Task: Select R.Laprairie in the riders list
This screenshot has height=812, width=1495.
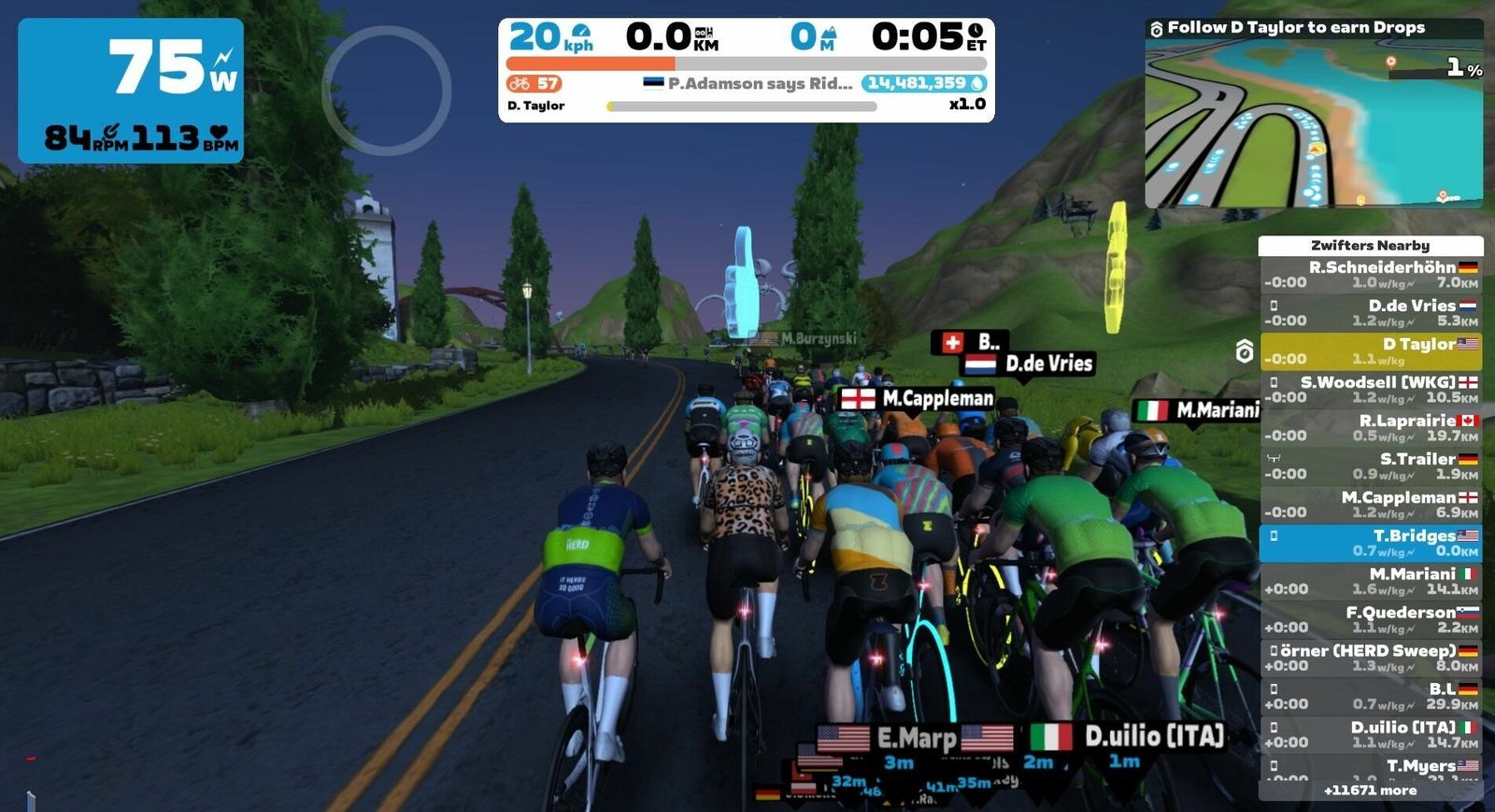Action: [1371, 428]
